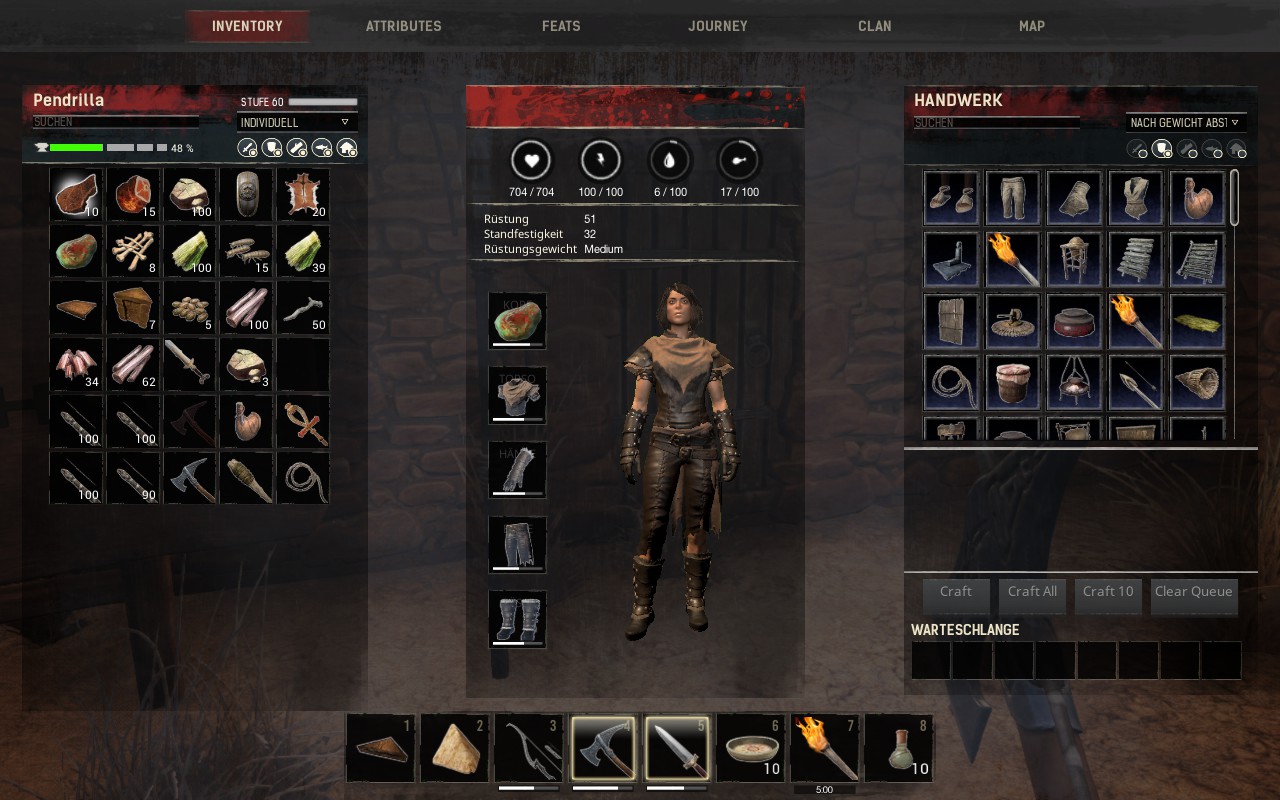The height and width of the screenshot is (800, 1280).
Task: Click the Craft button
Action: click(x=956, y=592)
